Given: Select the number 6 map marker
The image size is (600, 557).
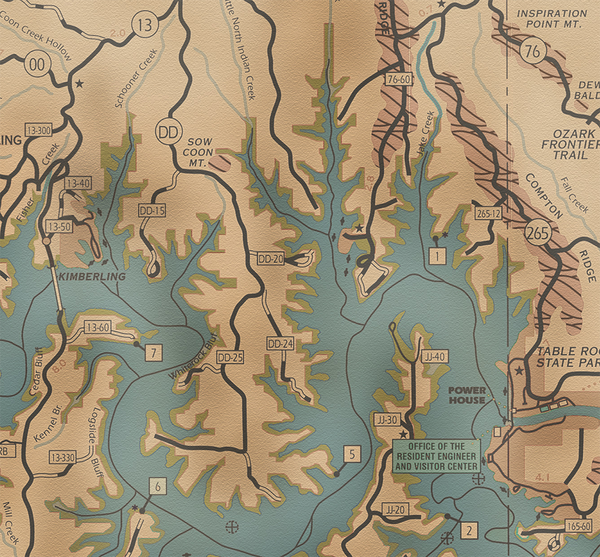Looking at the screenshot, I should click(x=157, y=487).
